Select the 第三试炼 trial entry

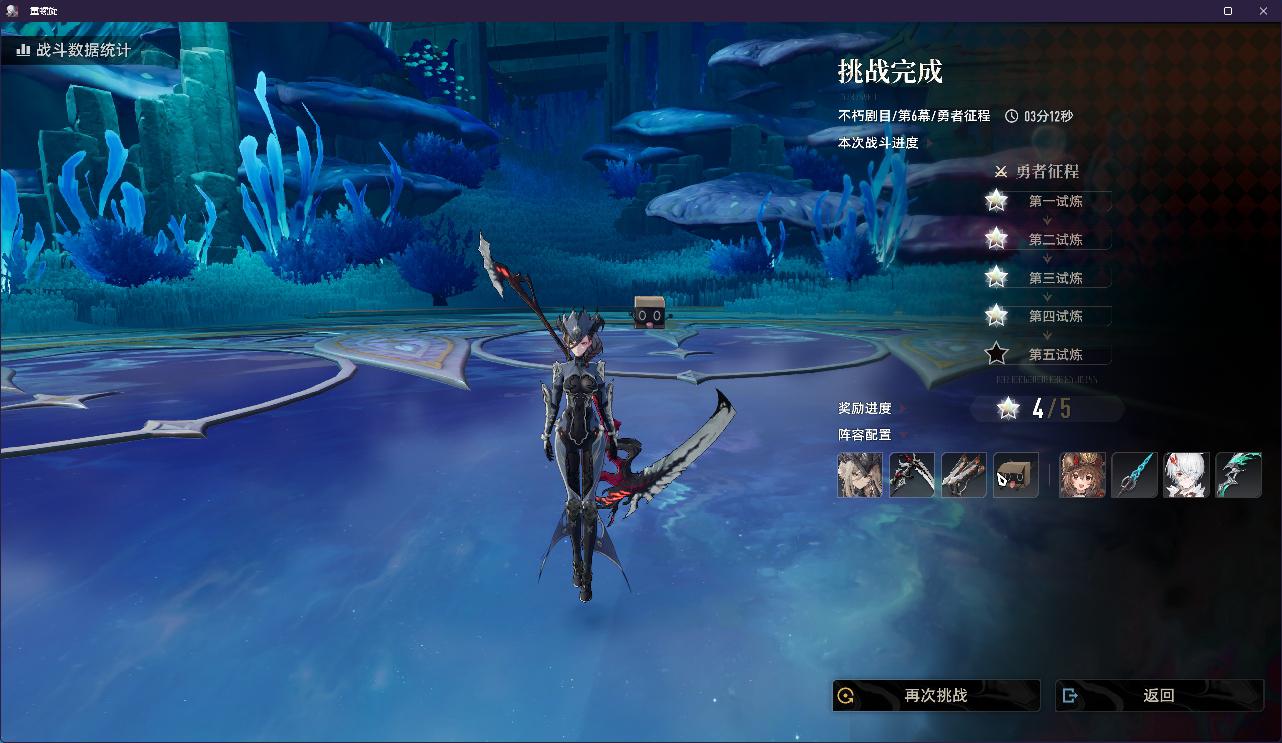click(1055, 278)
